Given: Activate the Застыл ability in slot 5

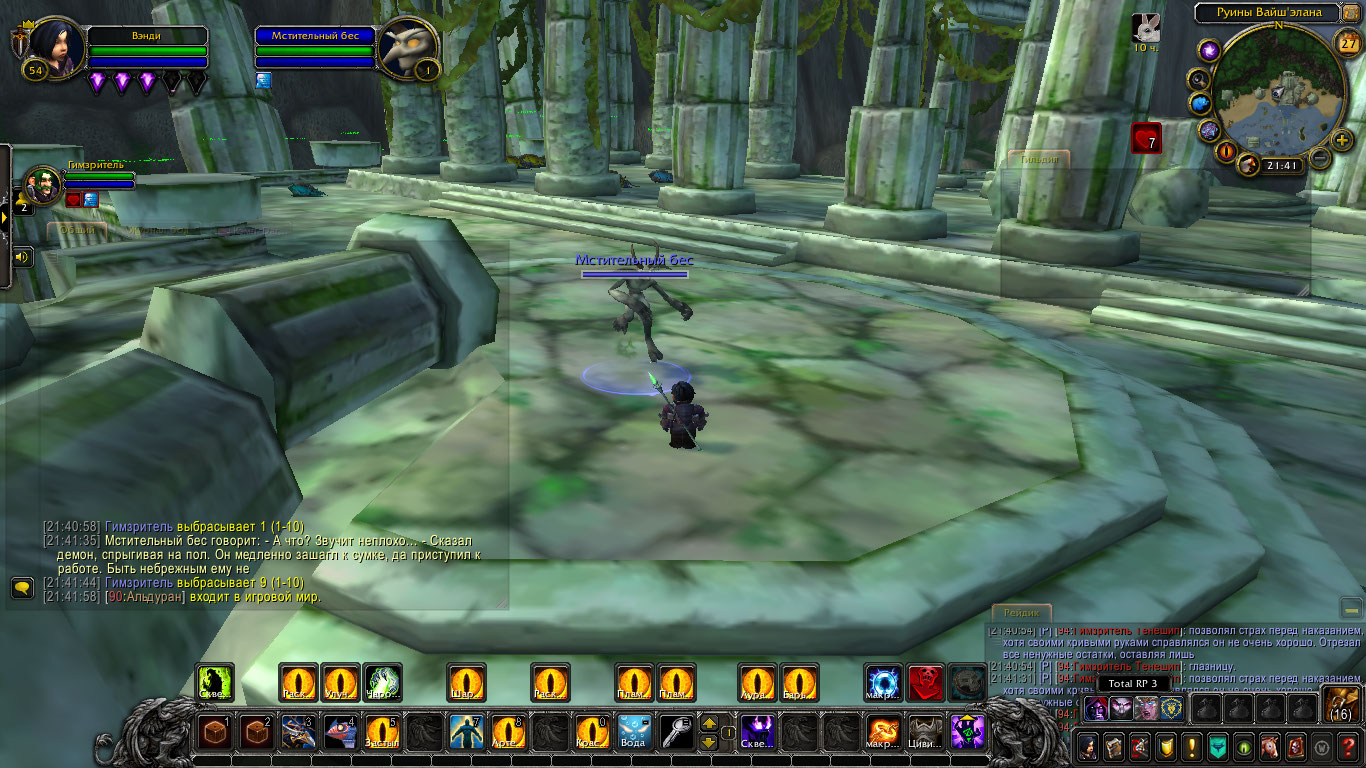Looking at the screenshot, I should tap(382, 731).
